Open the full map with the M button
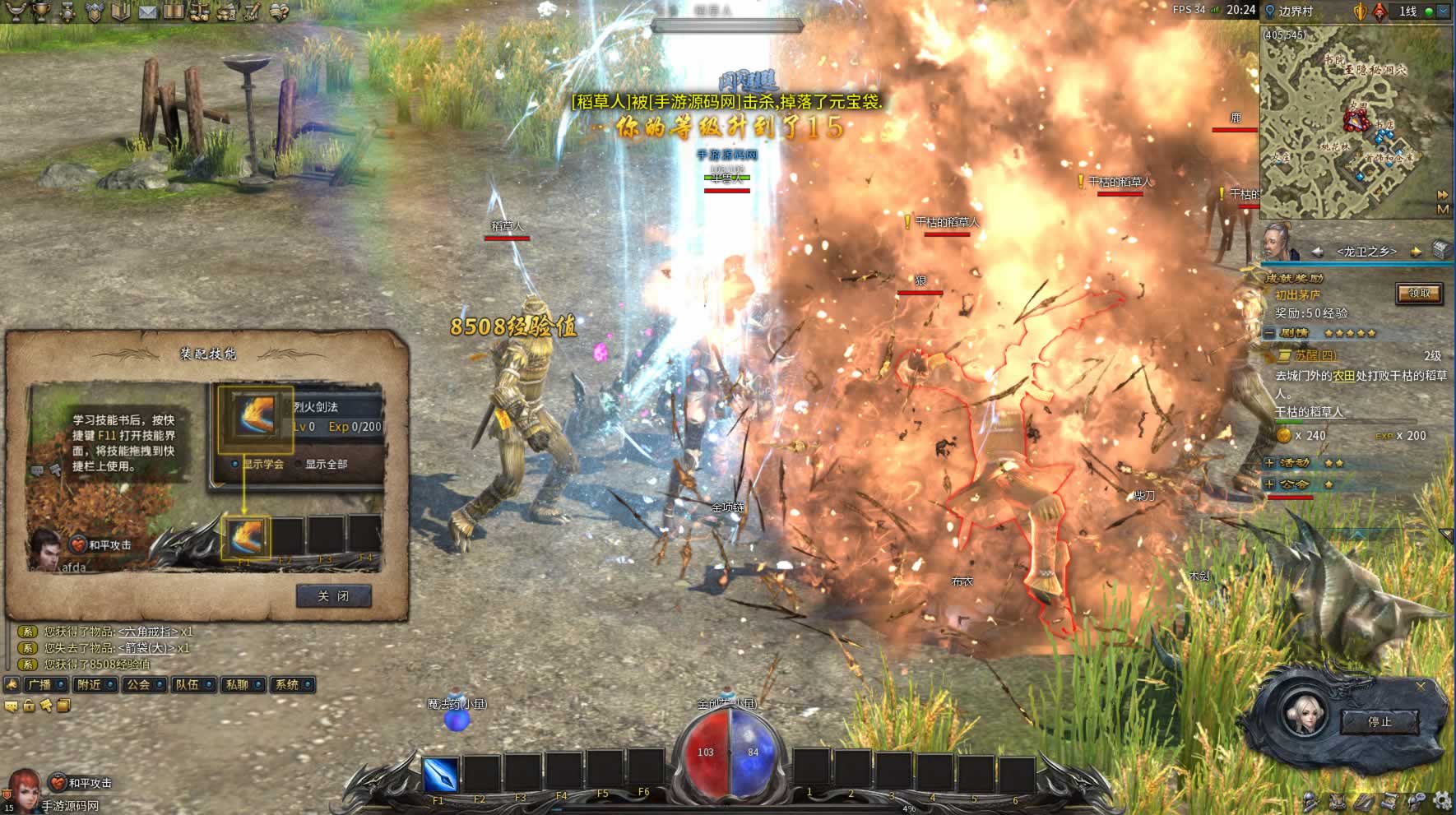1456x815 pixels. point(1442,209)
